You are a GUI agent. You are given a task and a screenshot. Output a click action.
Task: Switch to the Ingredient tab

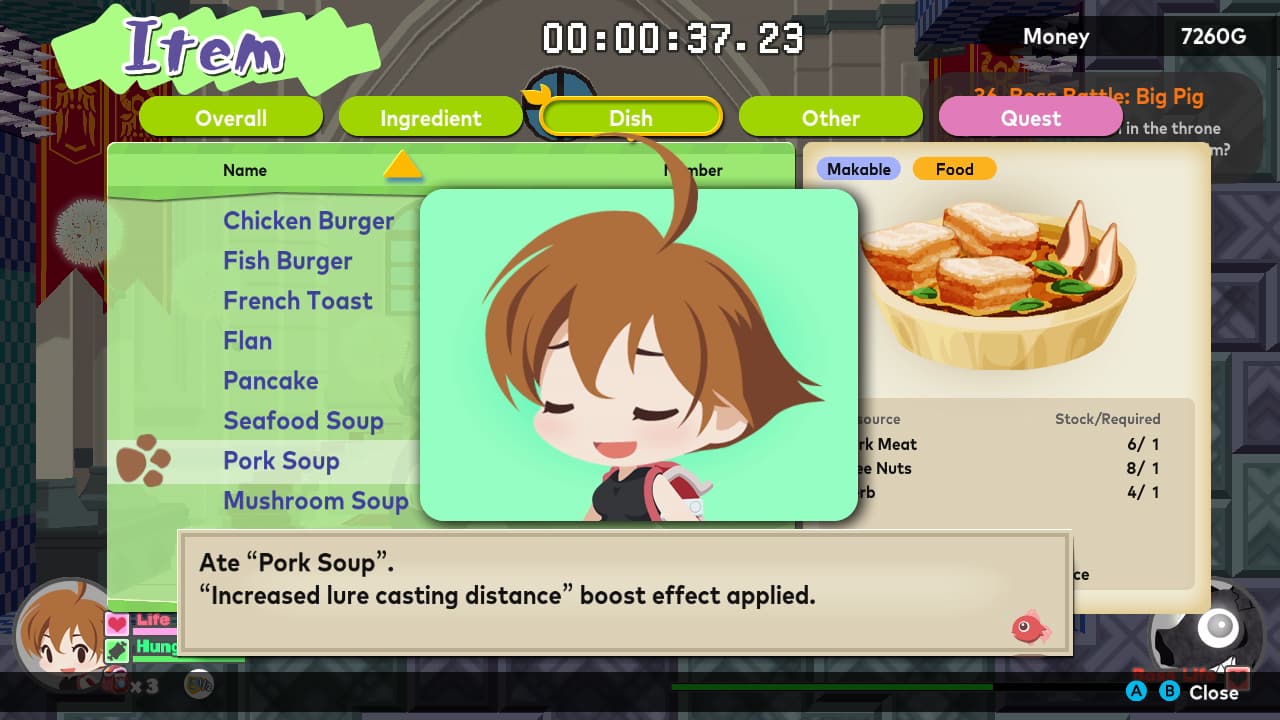coord(430,117)
